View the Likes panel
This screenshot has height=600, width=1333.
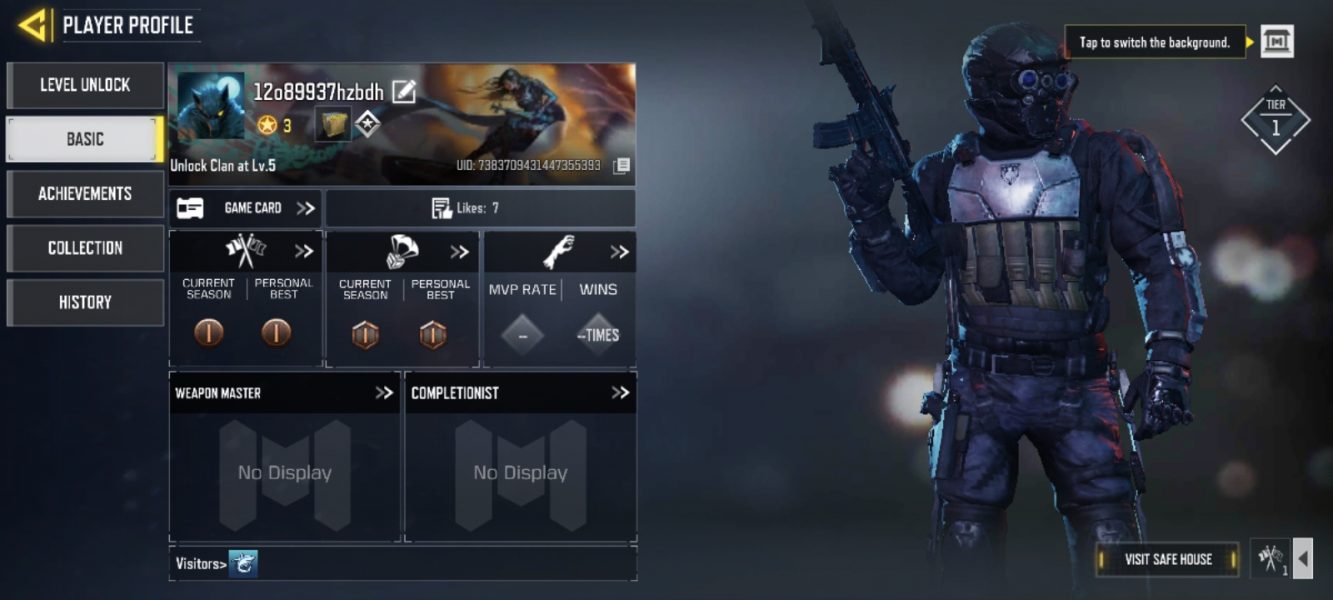tap(480, 208)
